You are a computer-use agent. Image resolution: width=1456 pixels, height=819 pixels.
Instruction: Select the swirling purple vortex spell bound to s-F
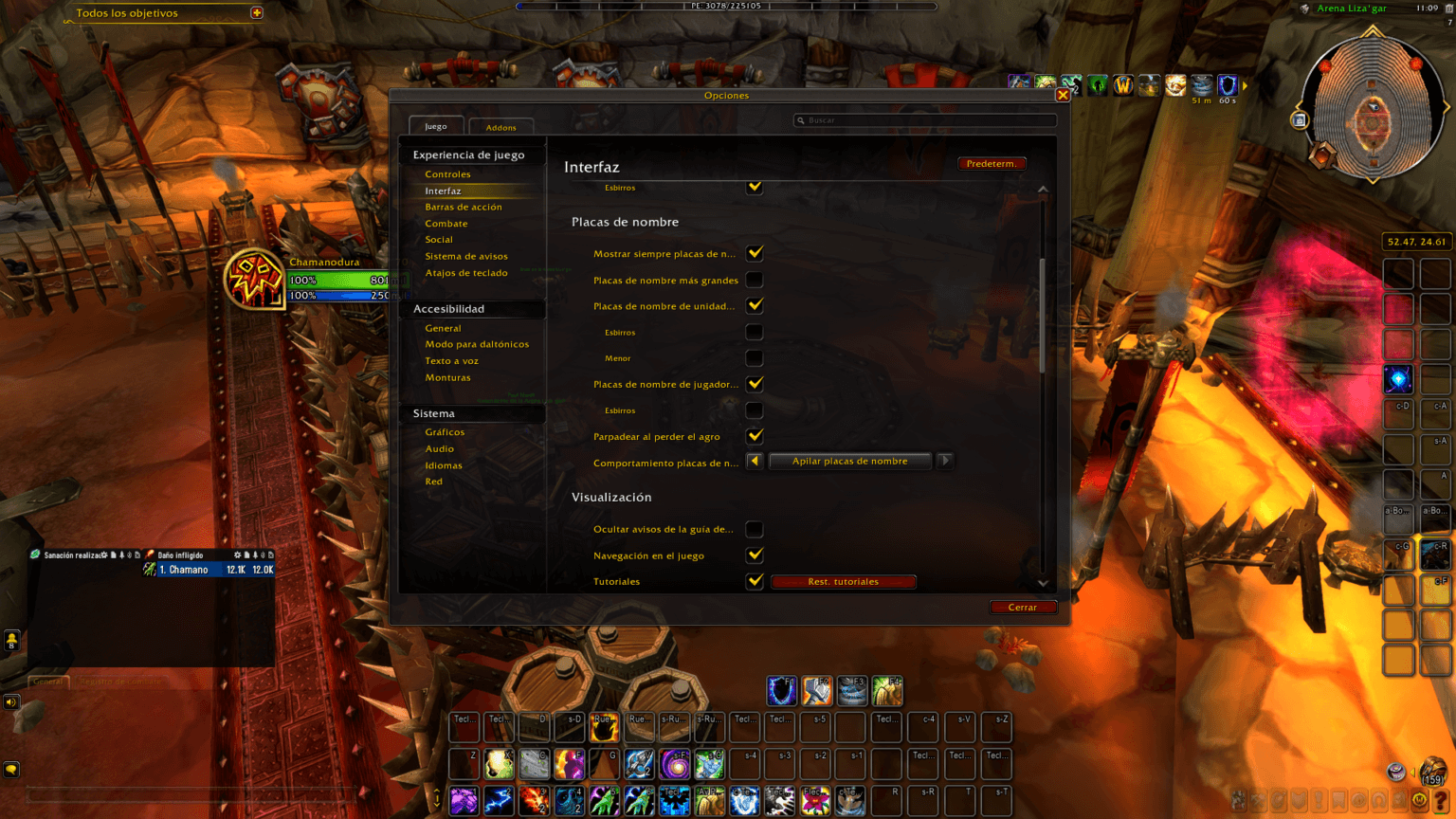pos(675,764)
